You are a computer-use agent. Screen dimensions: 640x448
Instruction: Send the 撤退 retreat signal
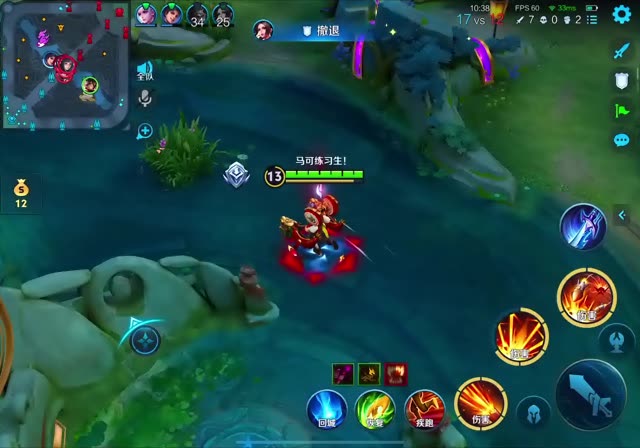(320, 31)
